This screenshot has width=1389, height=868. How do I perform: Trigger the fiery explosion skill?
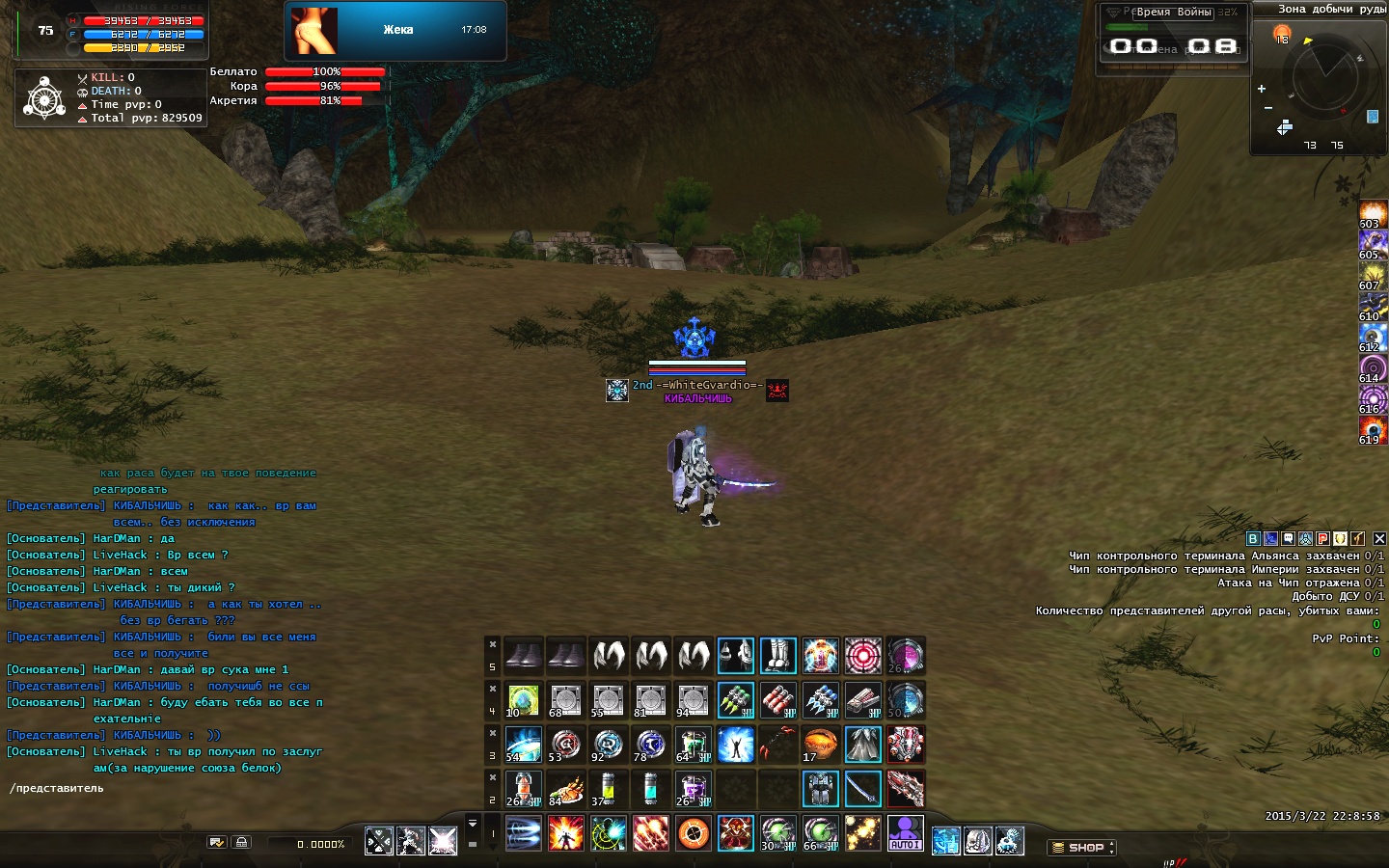coord(565,833)
